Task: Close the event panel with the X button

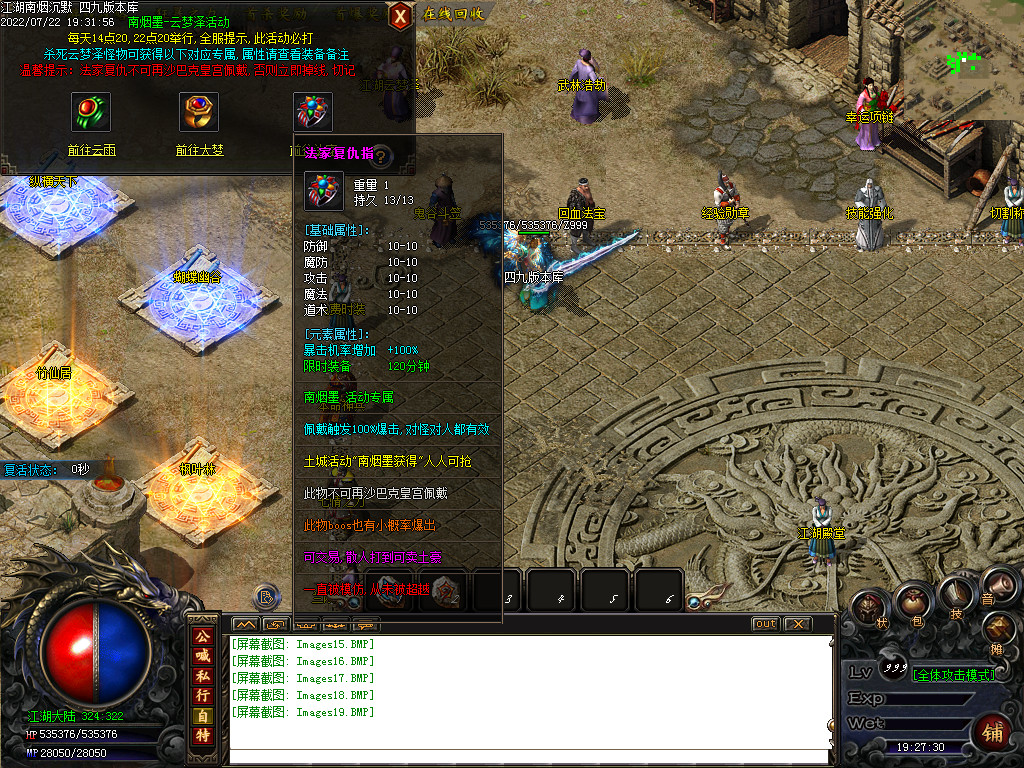Action: pyautogui.click(x=399, y=14)
